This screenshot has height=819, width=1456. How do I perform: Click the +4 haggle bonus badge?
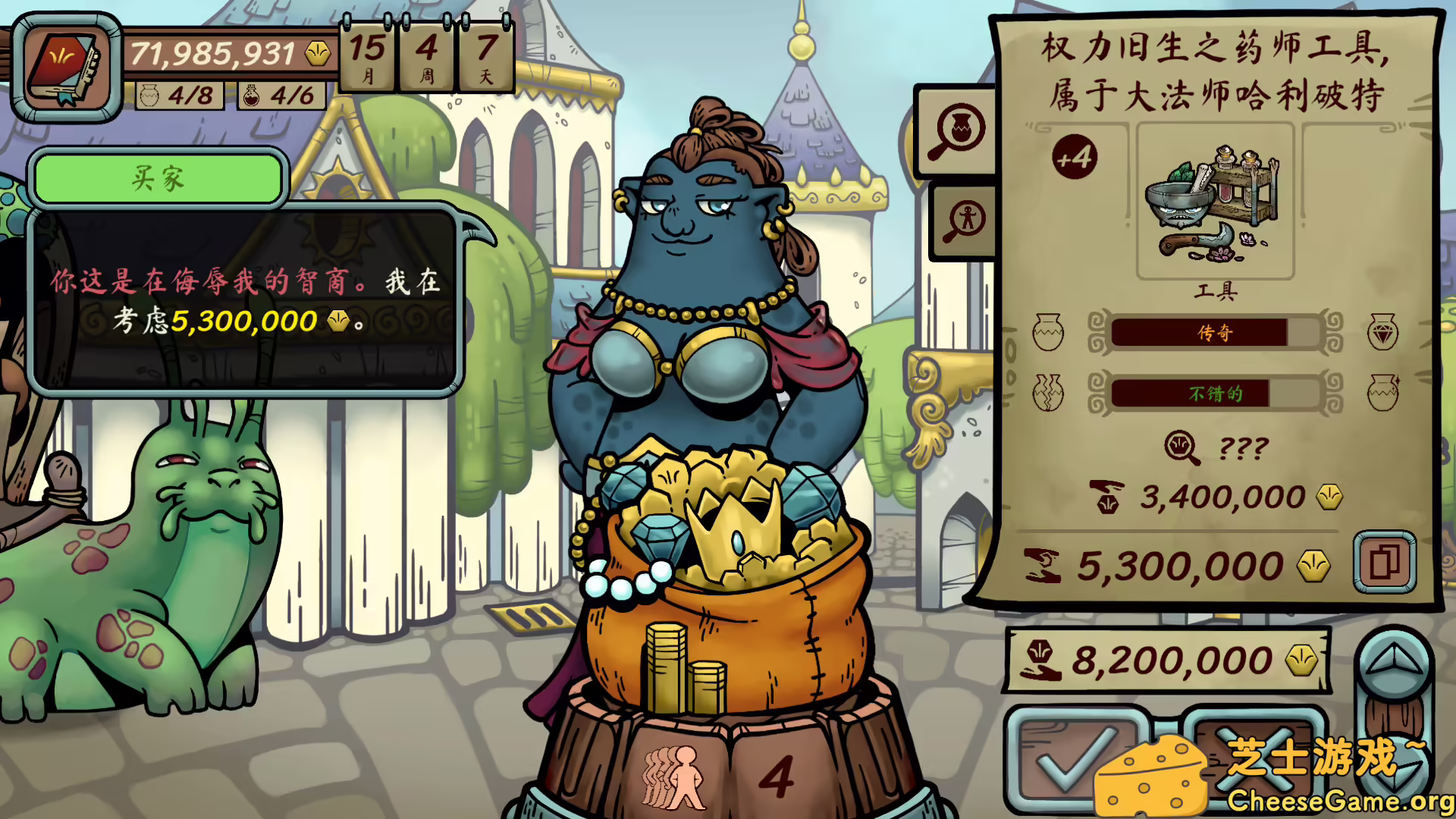click(x=1076, y=156)
